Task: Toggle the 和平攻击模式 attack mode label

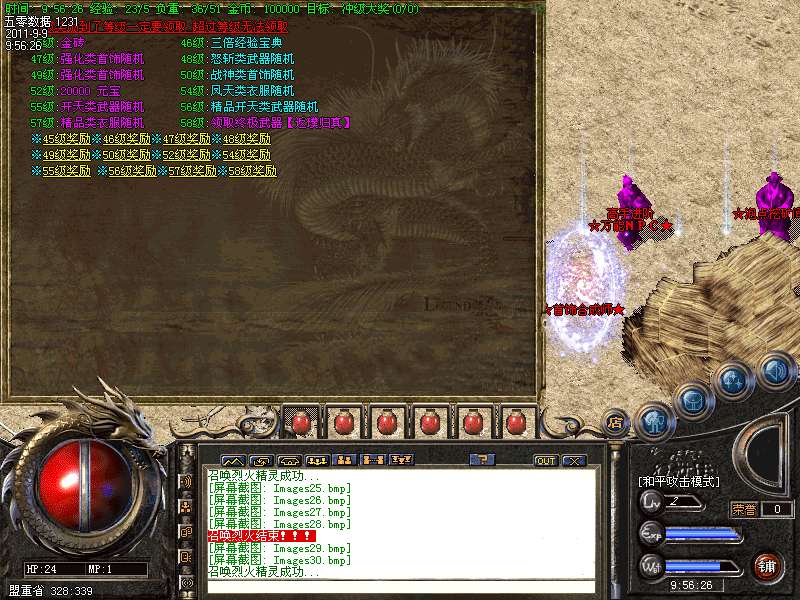Action: [679, 481]
